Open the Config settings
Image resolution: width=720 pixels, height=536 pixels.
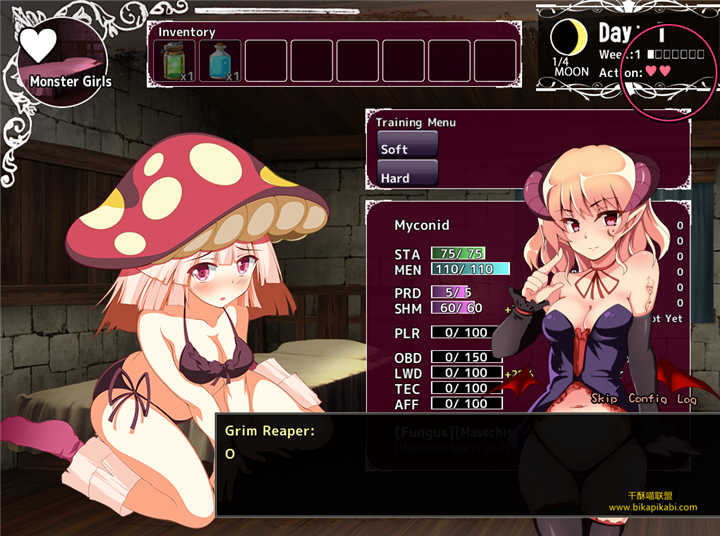648,398
